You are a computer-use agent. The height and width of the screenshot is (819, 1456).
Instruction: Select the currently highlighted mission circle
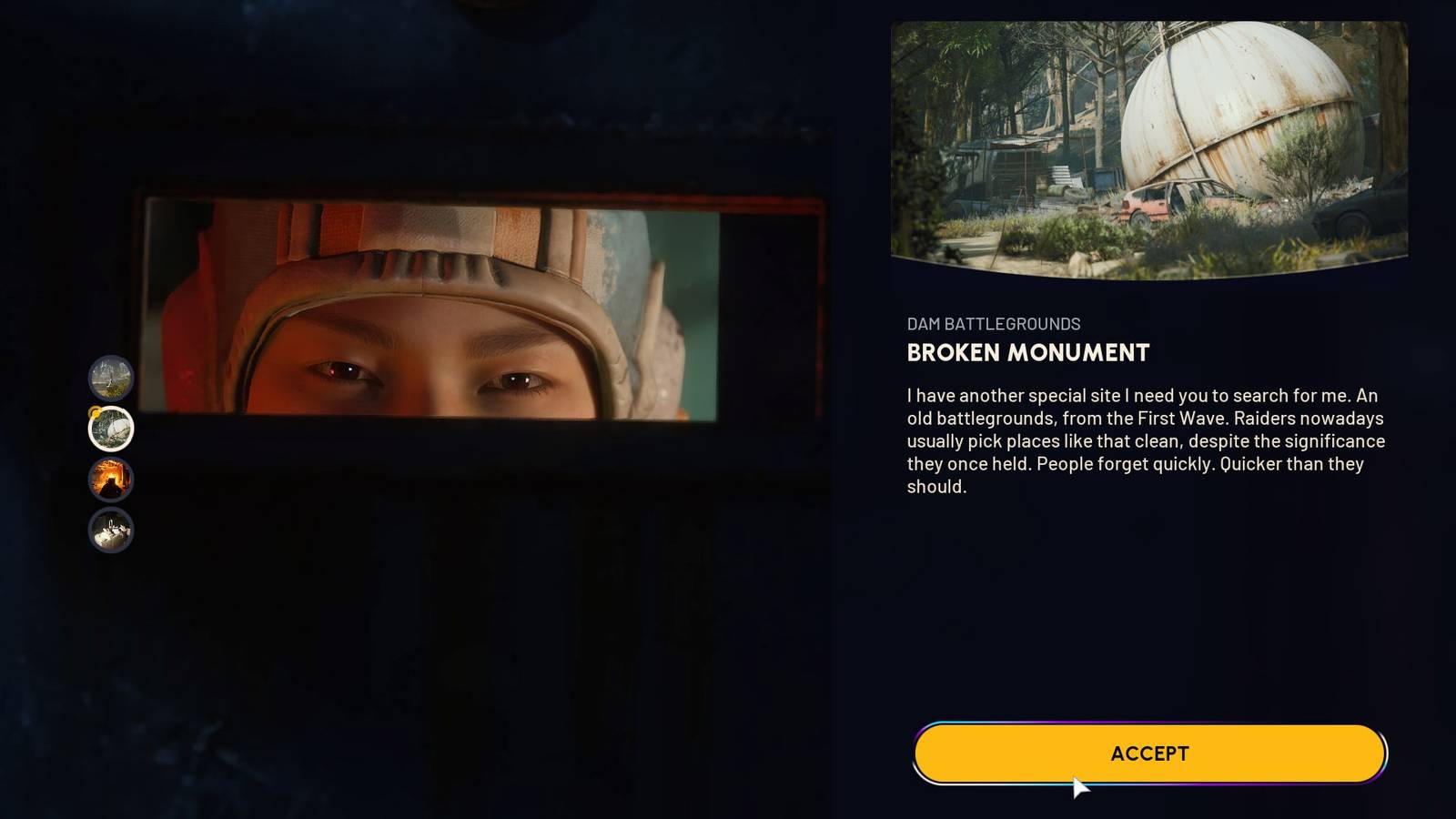pos(111,428)
